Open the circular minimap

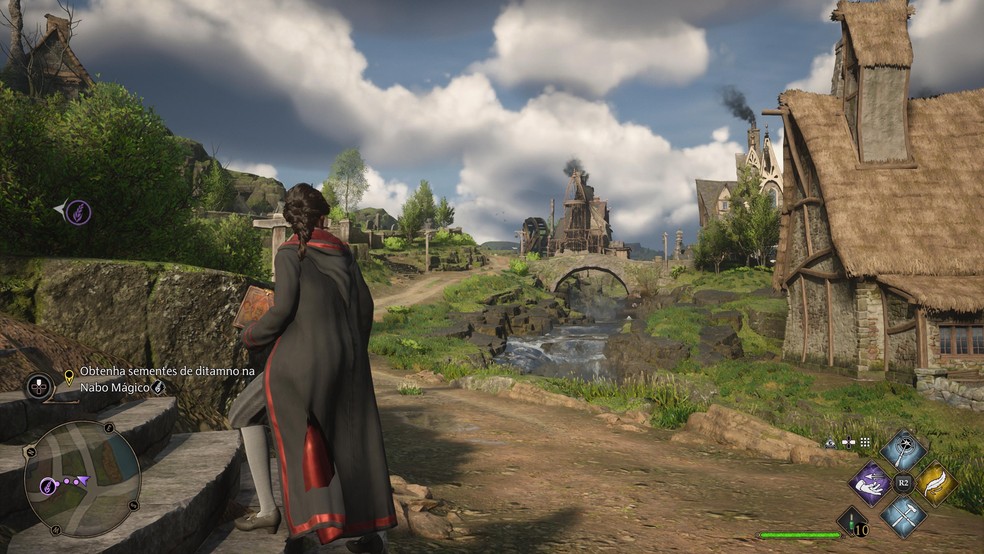[82, 478]
